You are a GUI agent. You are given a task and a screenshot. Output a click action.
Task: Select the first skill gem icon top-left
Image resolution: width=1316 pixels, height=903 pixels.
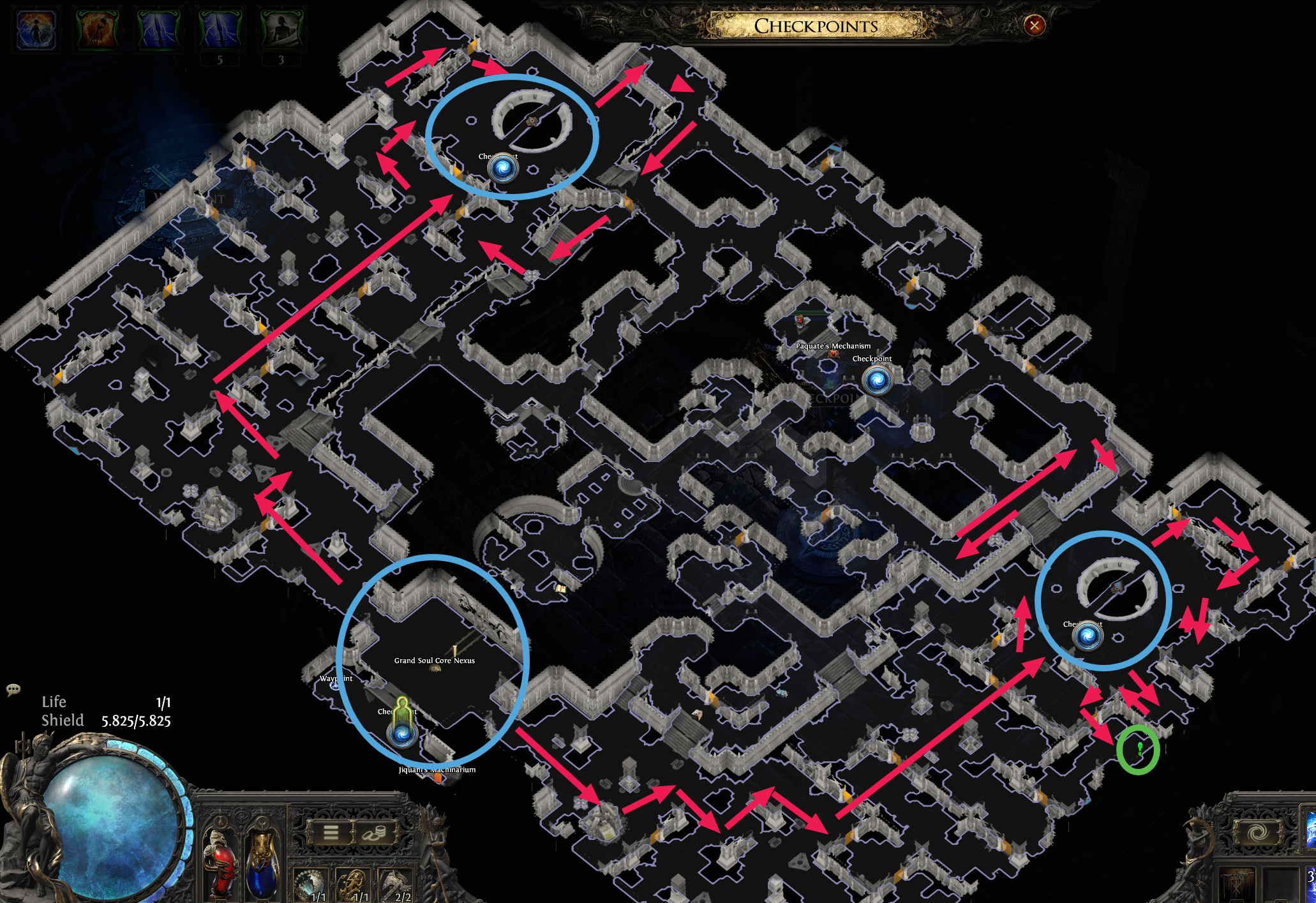point(35,28)
